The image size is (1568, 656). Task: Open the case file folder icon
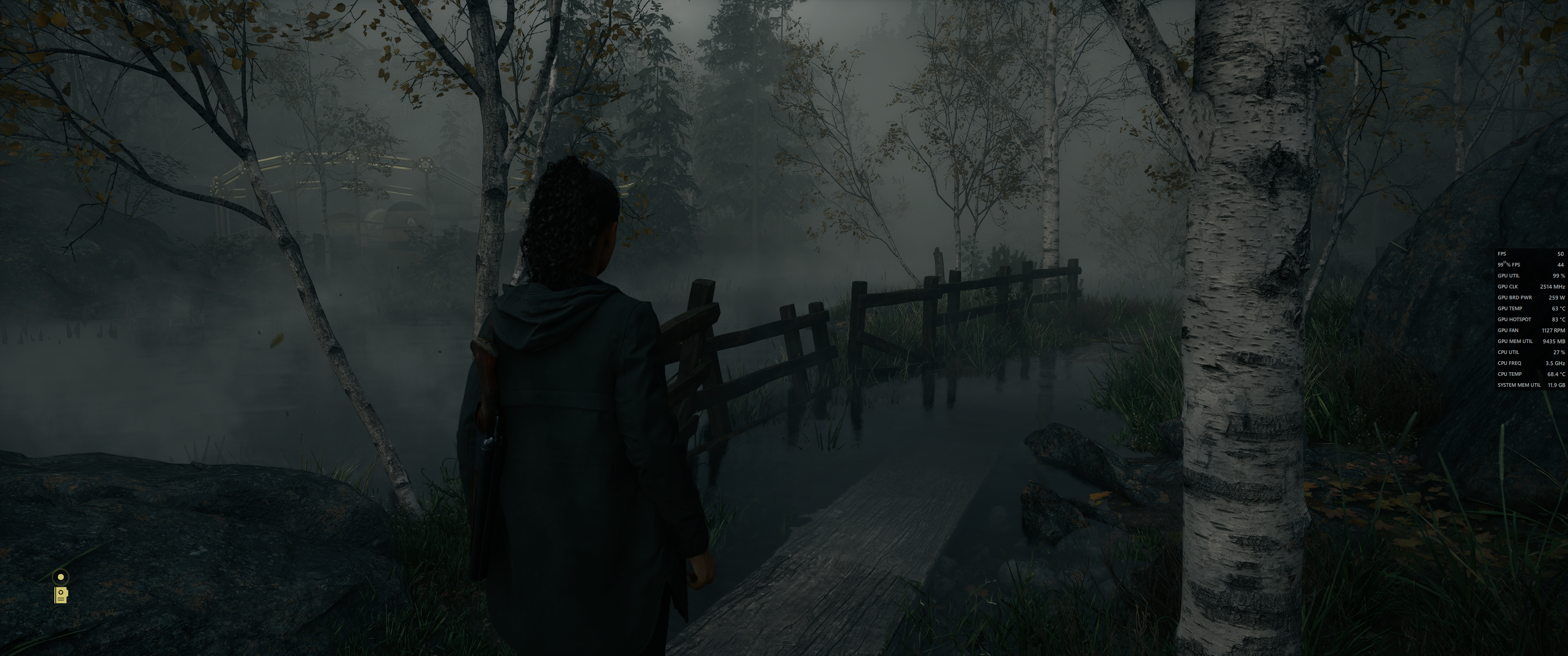[61, 595]
